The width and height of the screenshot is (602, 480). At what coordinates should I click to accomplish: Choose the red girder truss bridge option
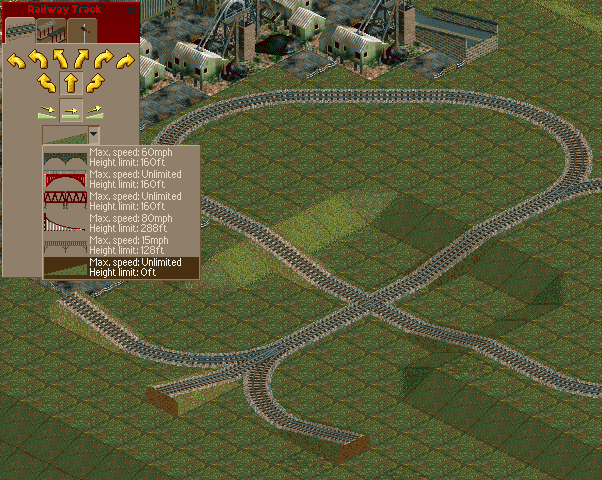click(120, 201)
